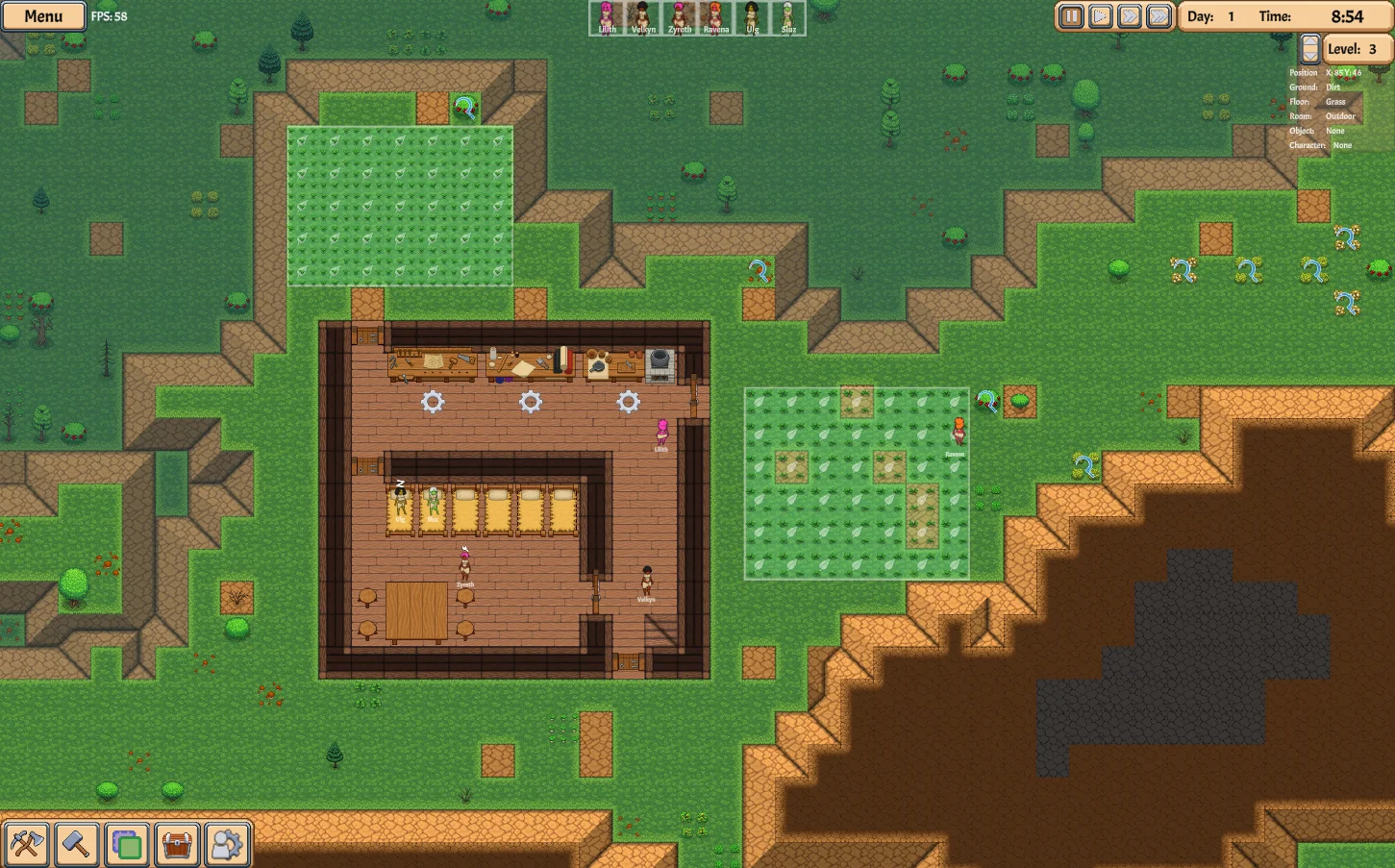Select Lilith's character portrait

[x=607, y=17]
